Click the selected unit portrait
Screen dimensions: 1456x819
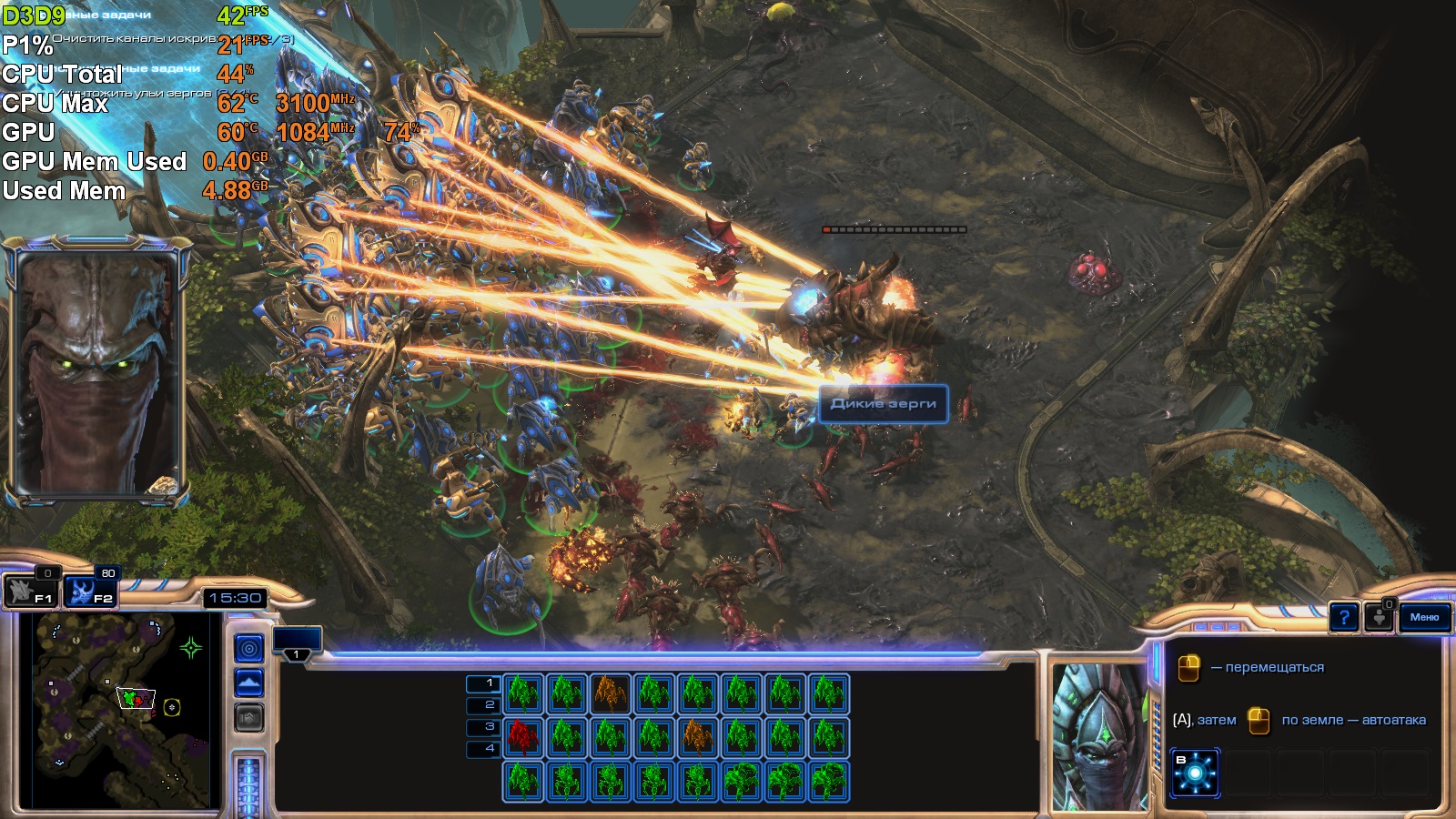[x=1098, y=737]
